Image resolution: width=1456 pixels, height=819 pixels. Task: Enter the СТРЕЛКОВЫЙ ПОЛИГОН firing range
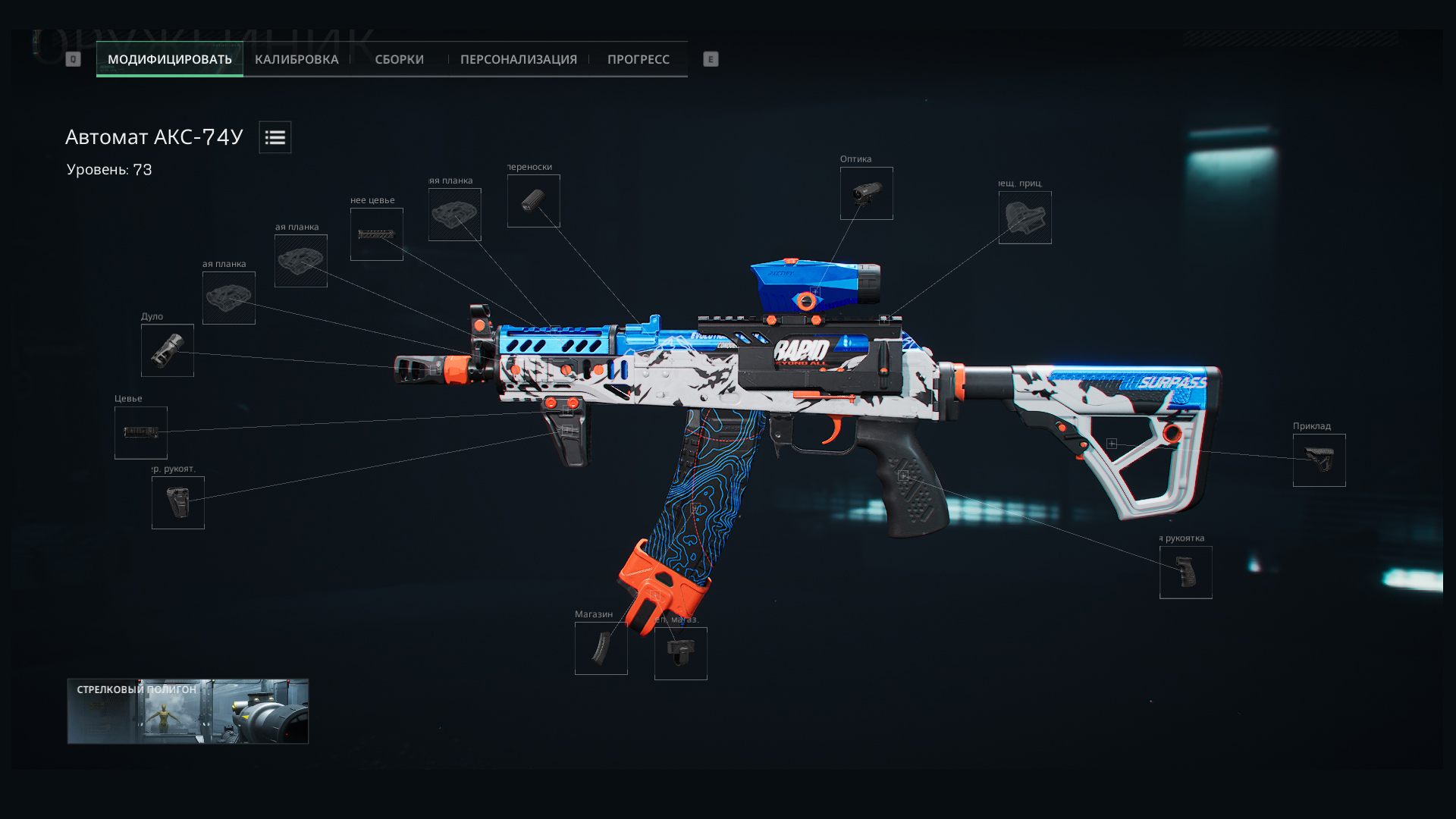point(187,711)
